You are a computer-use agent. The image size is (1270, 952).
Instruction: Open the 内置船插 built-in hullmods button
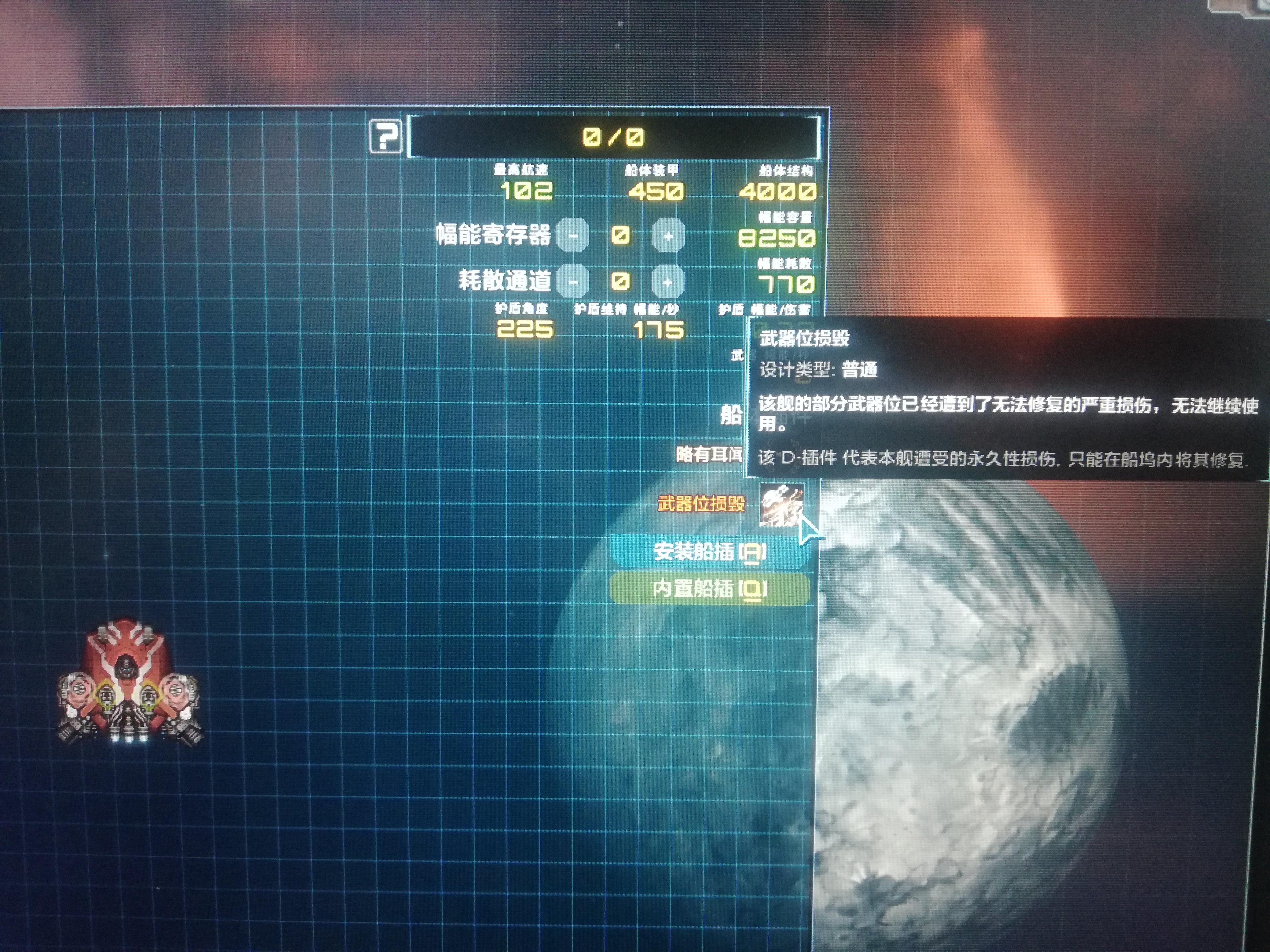tap(710, 588)
